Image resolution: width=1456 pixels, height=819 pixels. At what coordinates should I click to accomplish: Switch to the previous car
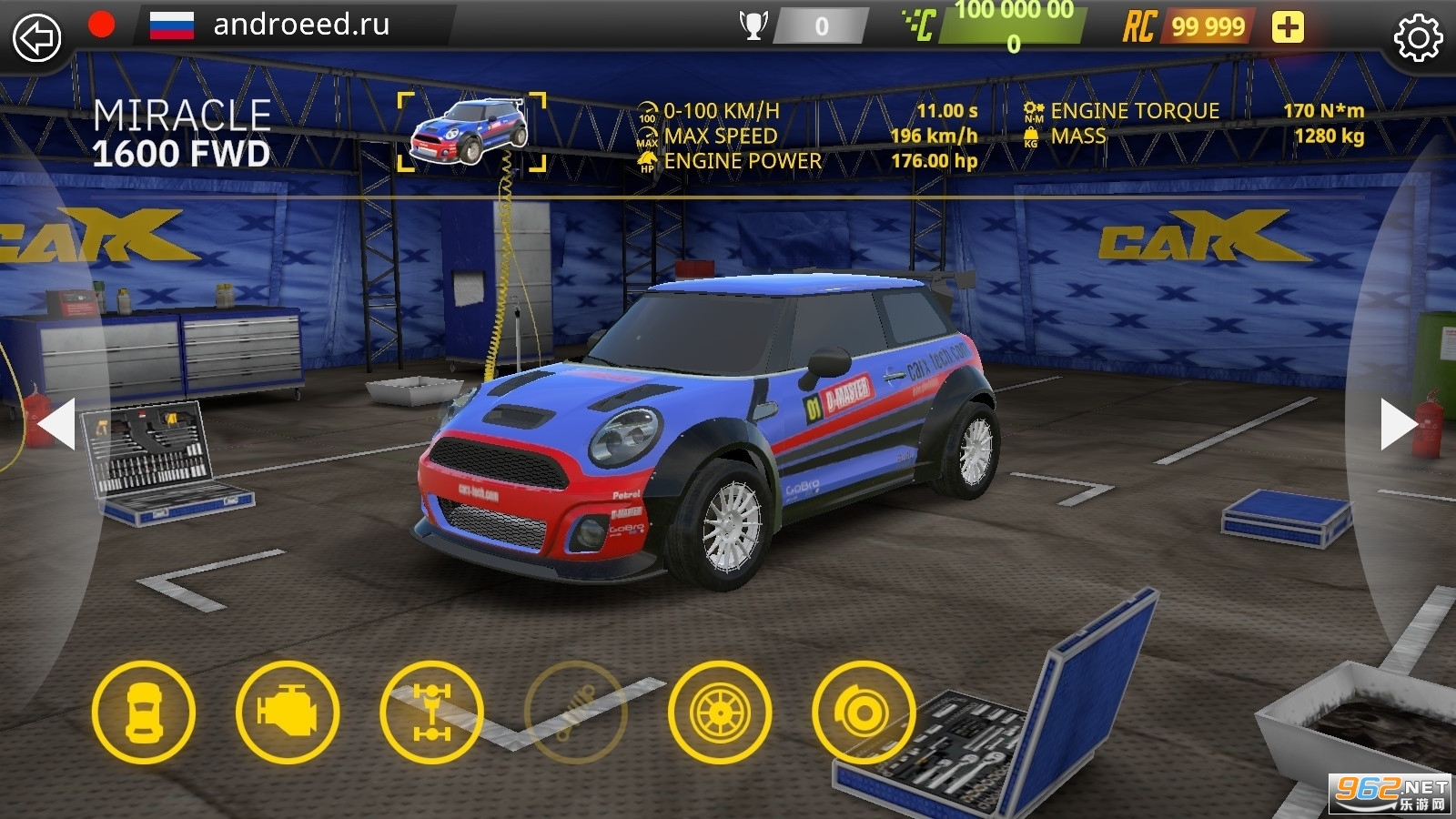click(x=56, y=423)
